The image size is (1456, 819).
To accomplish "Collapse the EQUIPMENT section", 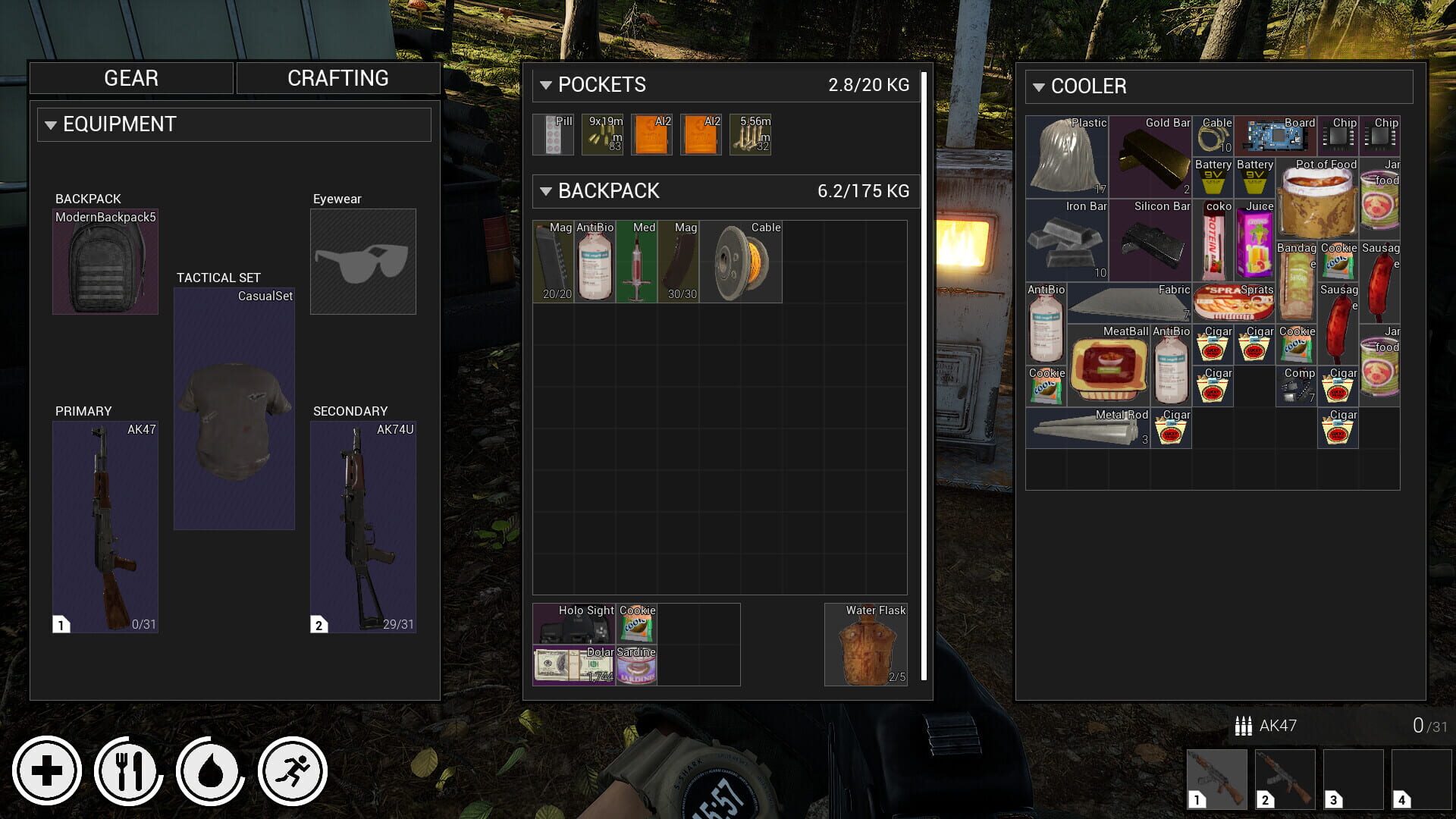I will (51, 124).
